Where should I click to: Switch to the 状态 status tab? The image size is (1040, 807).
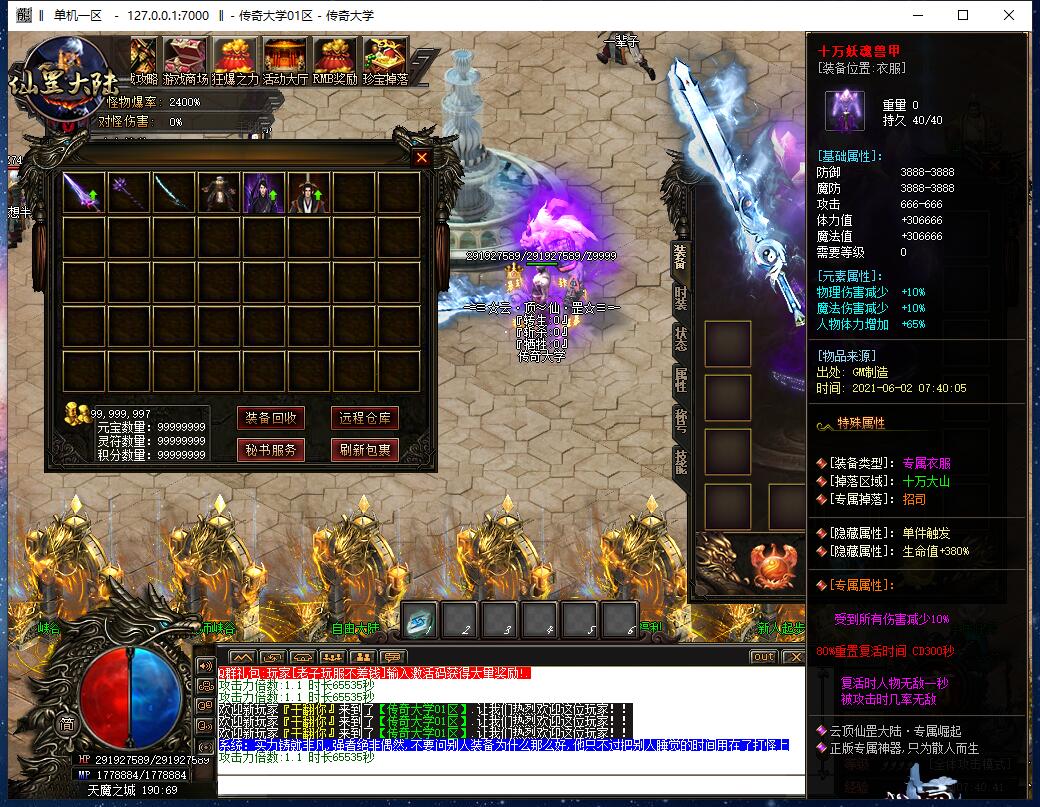[x=681, y=338]
